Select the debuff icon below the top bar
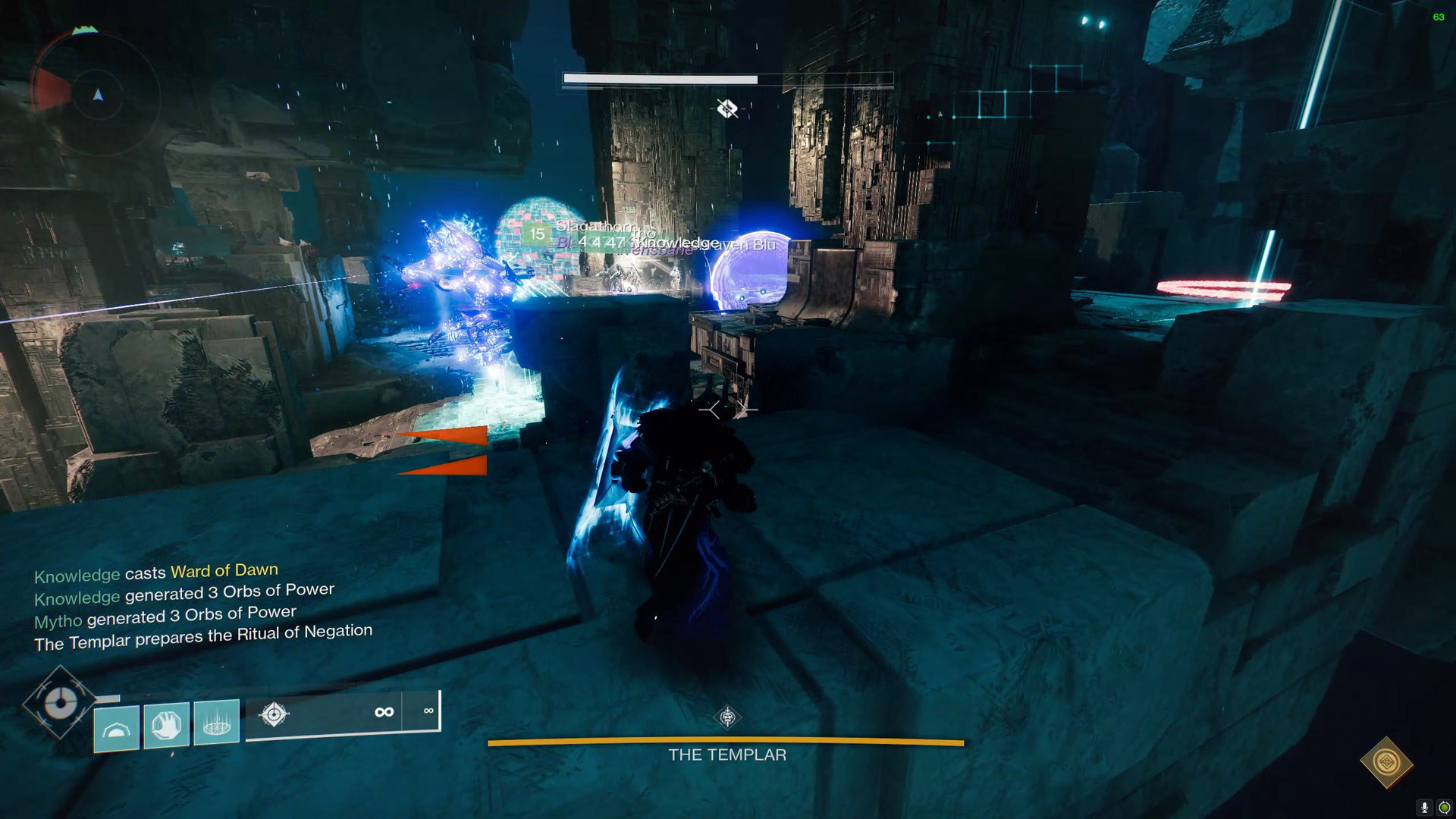 (727, 109)
